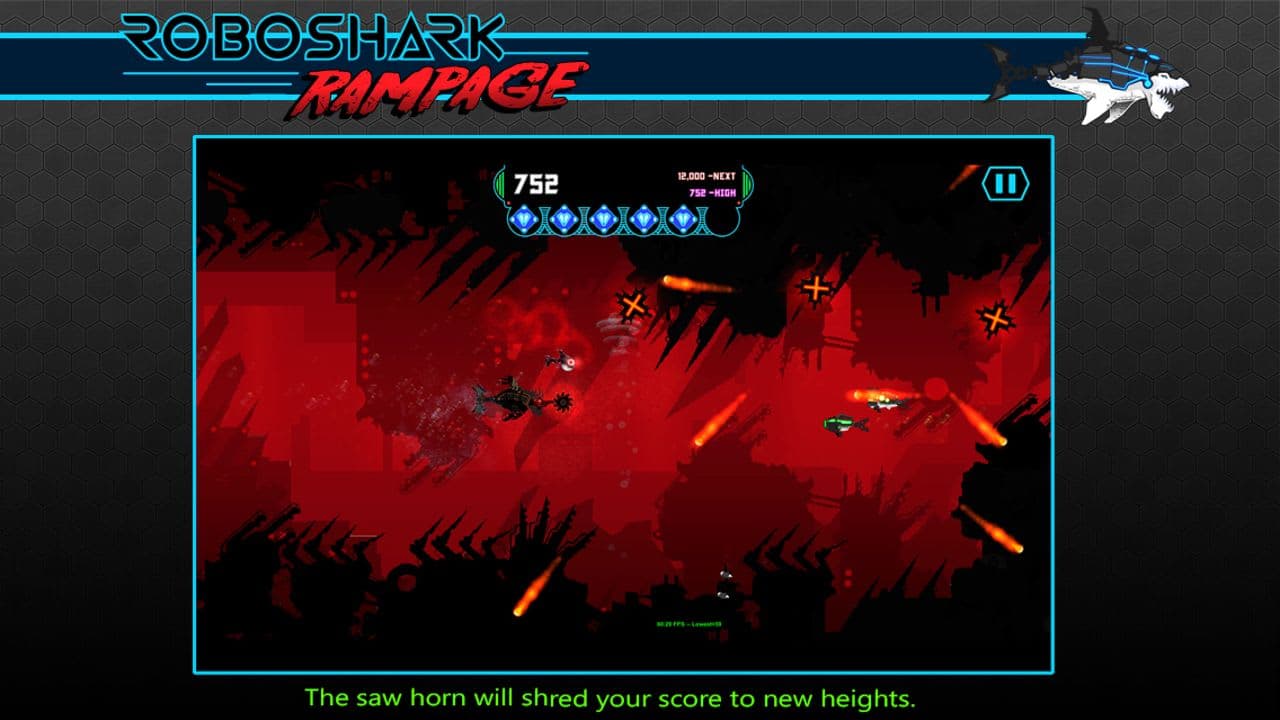1280x720 pixels.
Task: Select the second gem in the diamond row
Action: 564,218
